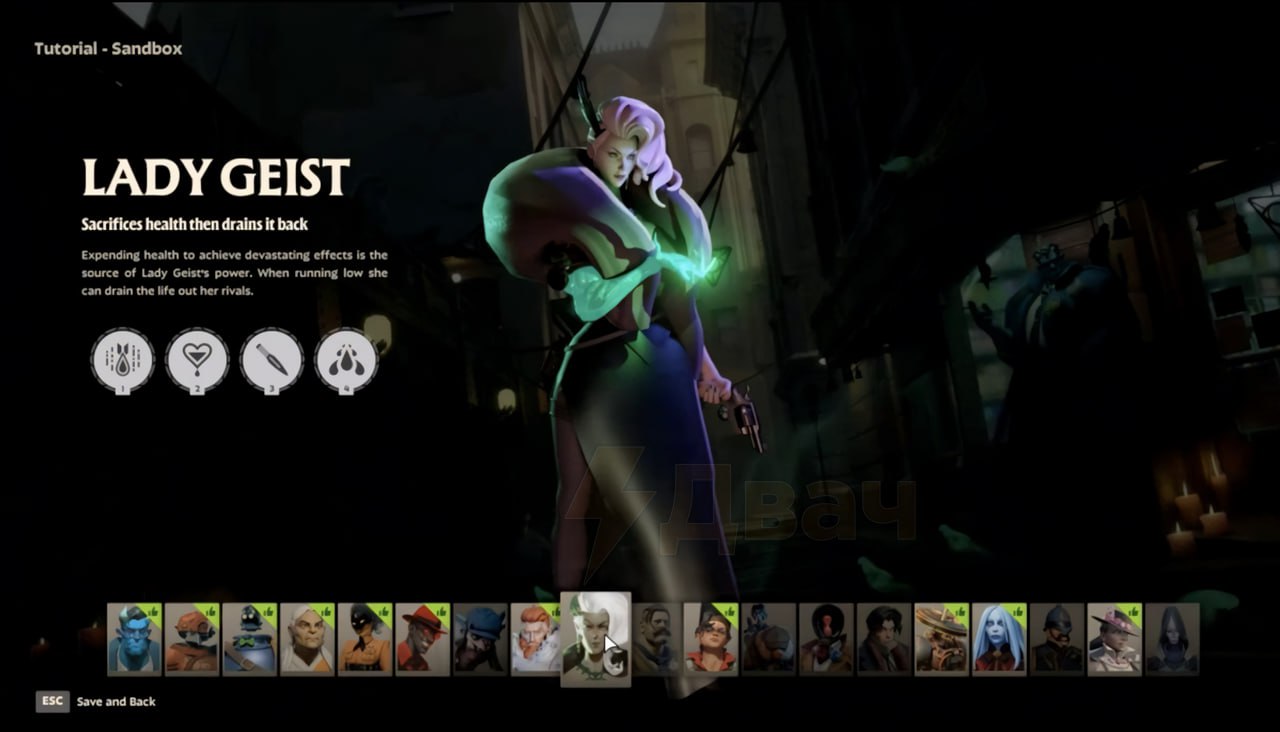The image size is (1280, 732).
Task: Choose the pale blue long-haired woman portrait
Action: [x=999, y=638]
